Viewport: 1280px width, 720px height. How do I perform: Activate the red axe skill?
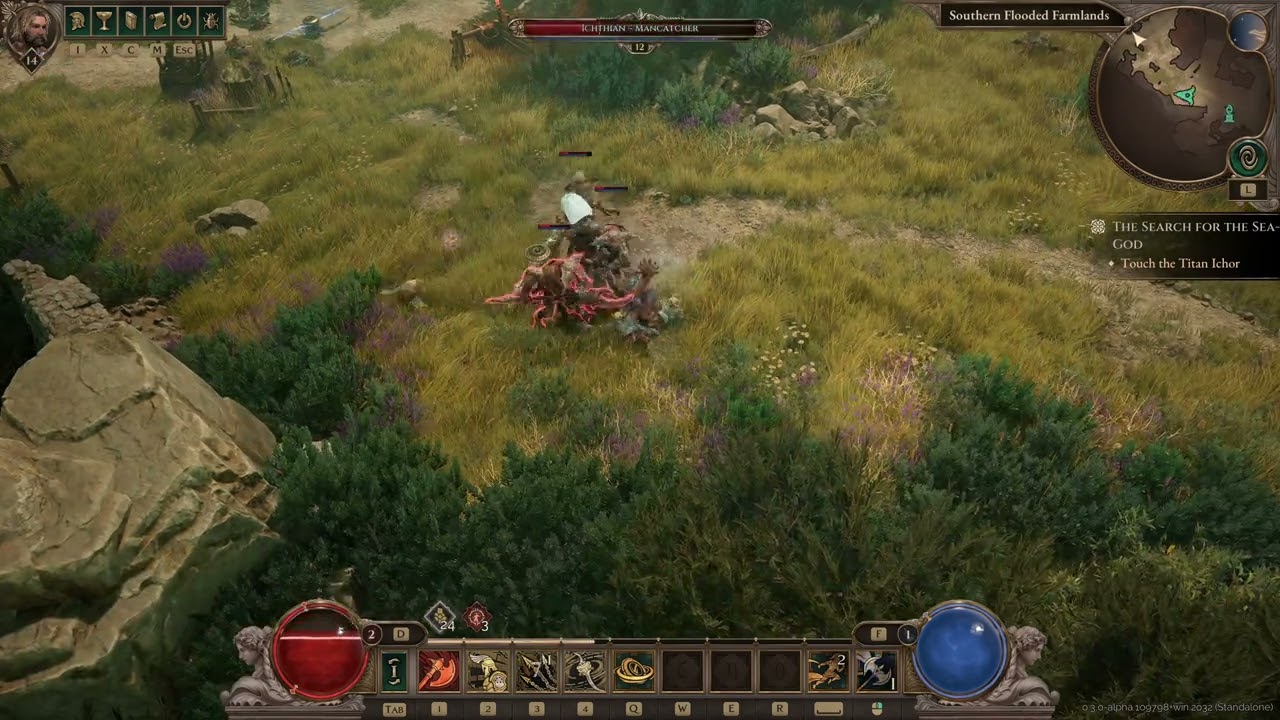(438, 671)
